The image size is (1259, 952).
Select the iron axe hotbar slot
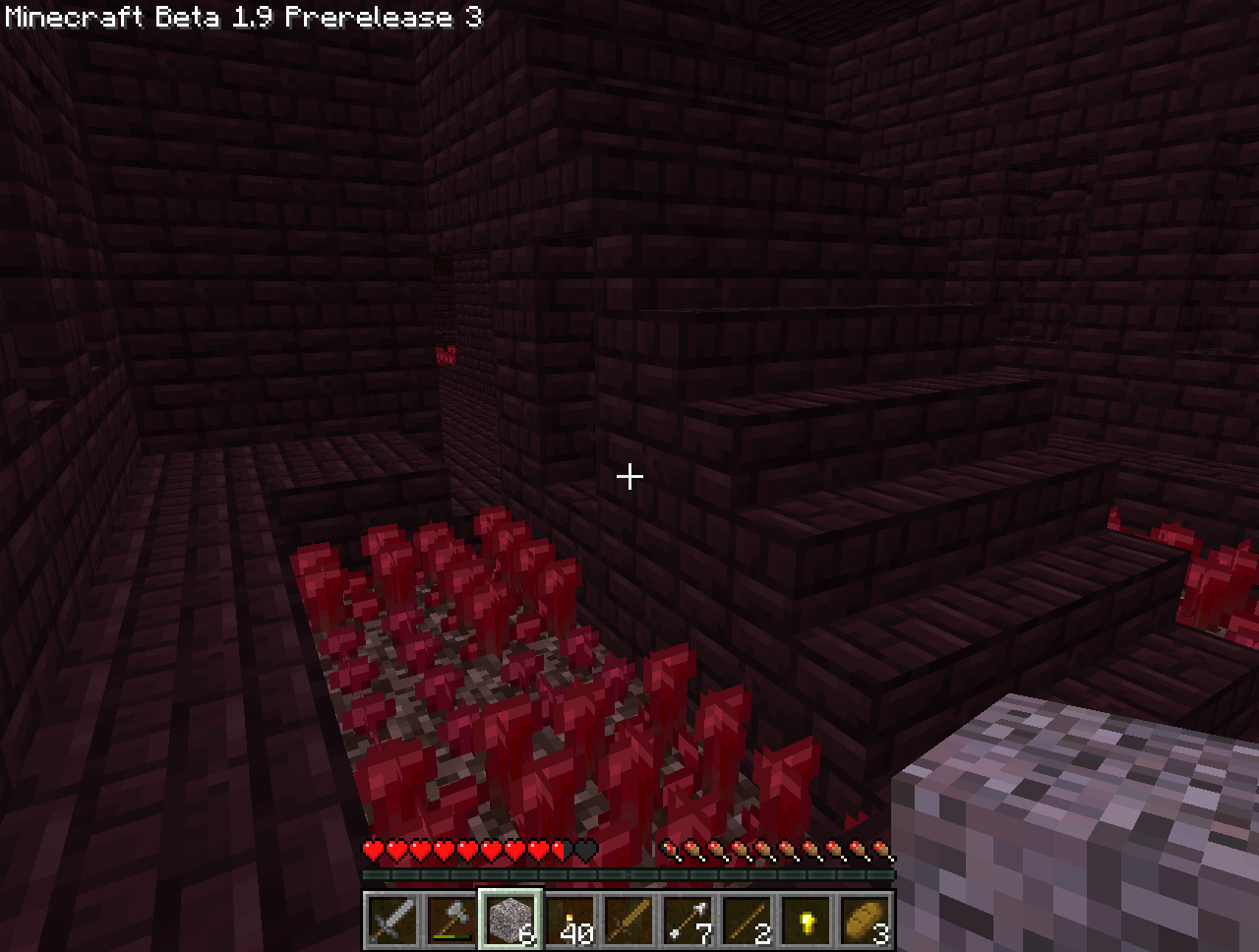pyautogui.click(x=451, y=922)
